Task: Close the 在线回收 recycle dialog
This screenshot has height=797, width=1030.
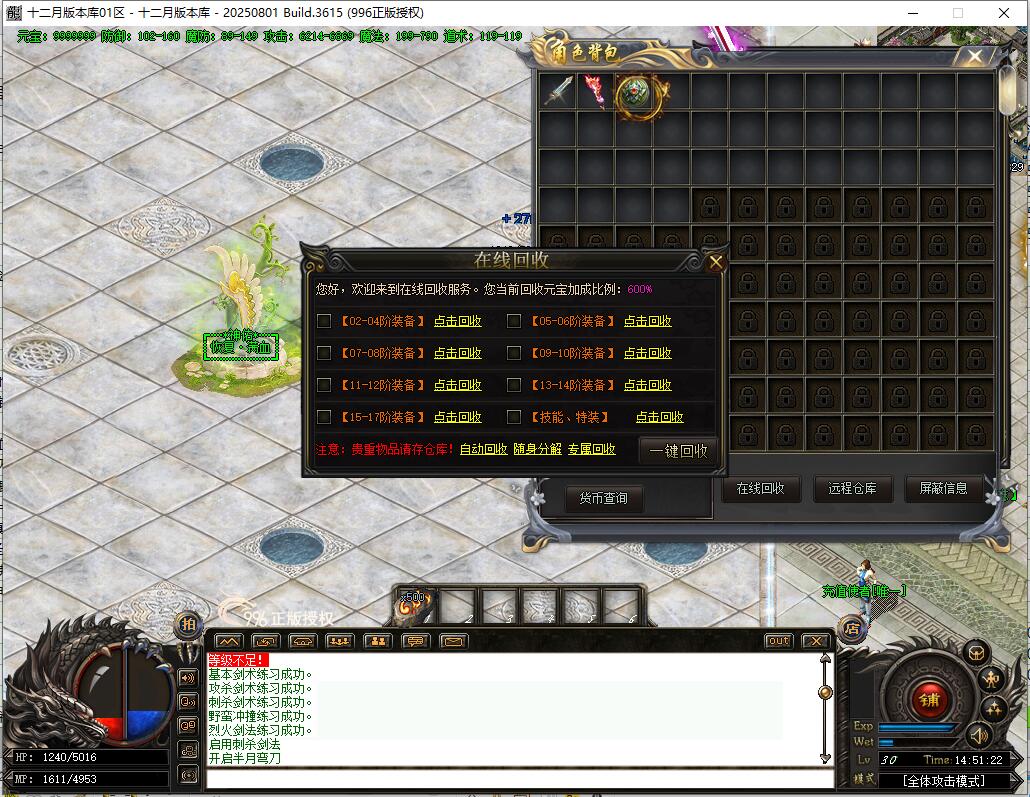Action: (x=716, y=263)
